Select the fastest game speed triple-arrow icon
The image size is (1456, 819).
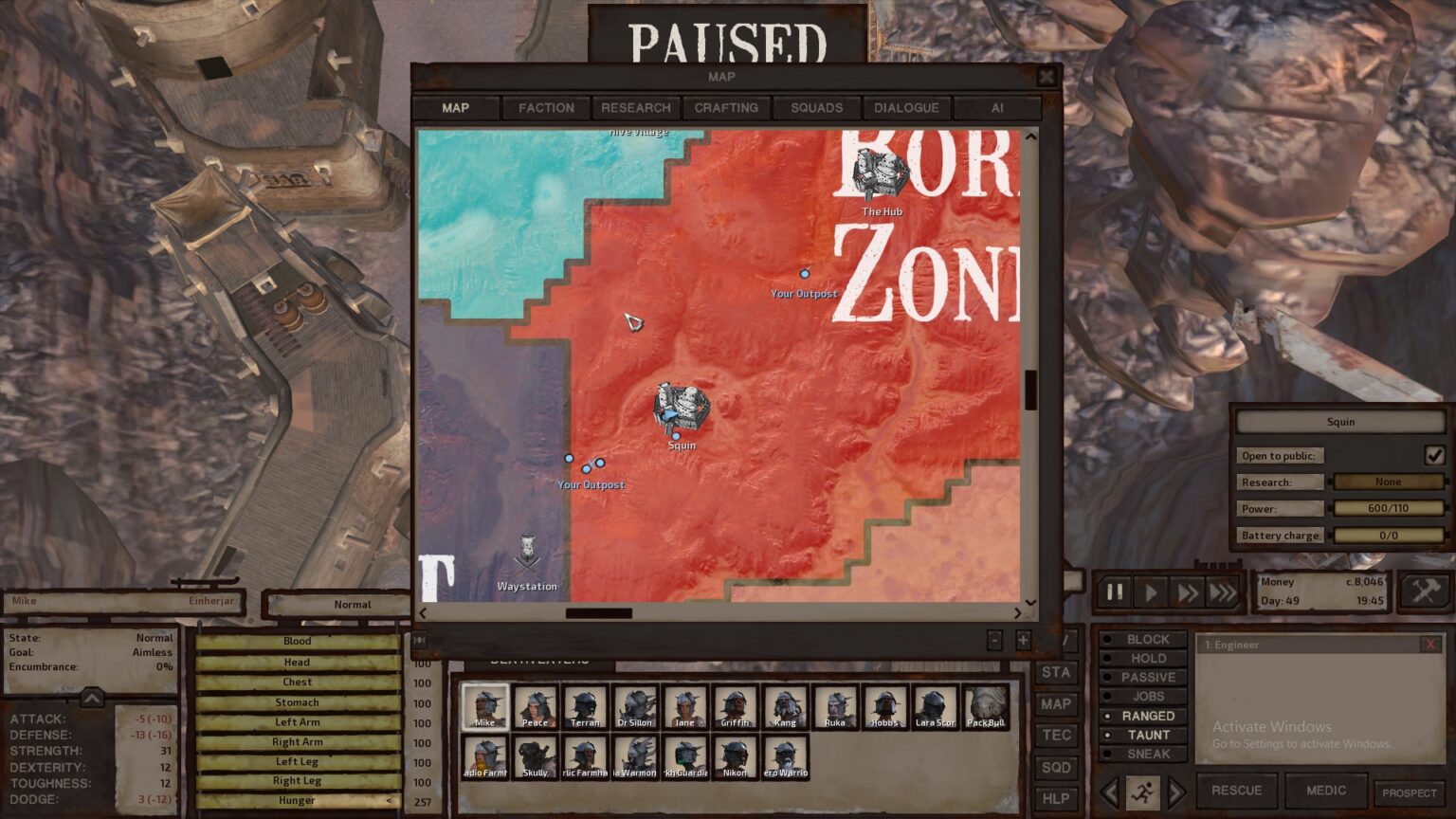(x=1221, y=591)
